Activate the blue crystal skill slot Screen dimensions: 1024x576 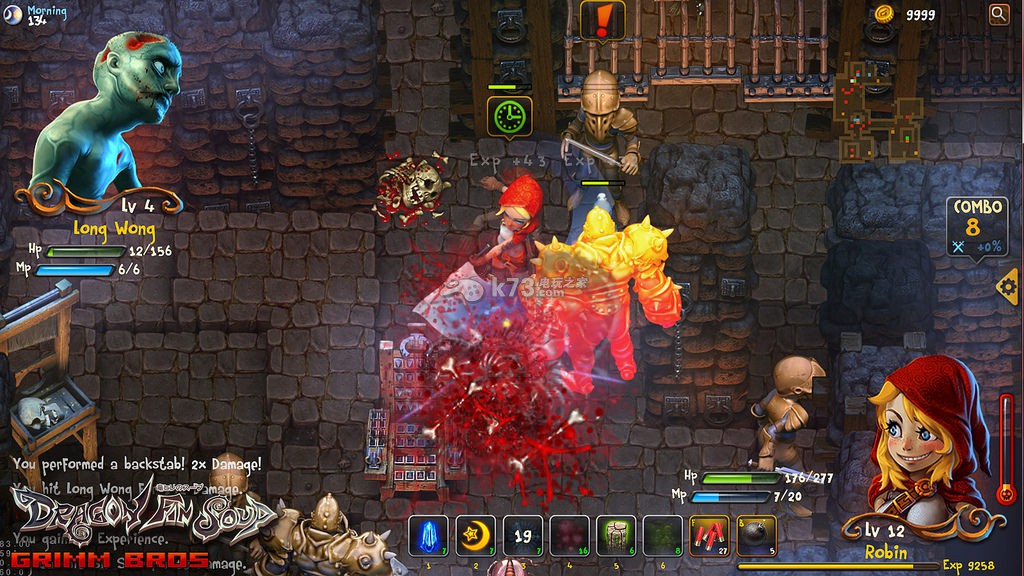428,536
